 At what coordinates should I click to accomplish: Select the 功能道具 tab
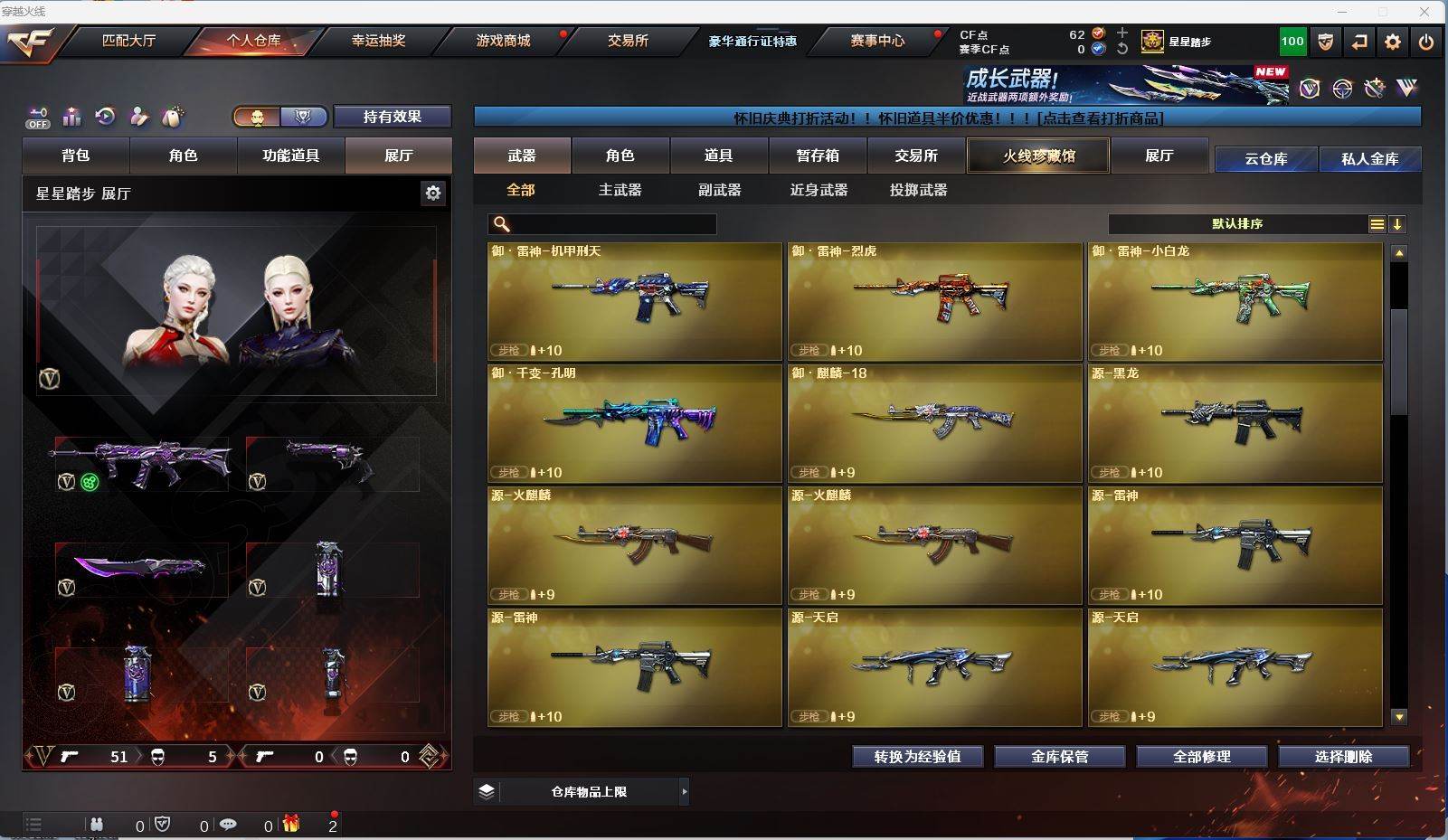290,156
